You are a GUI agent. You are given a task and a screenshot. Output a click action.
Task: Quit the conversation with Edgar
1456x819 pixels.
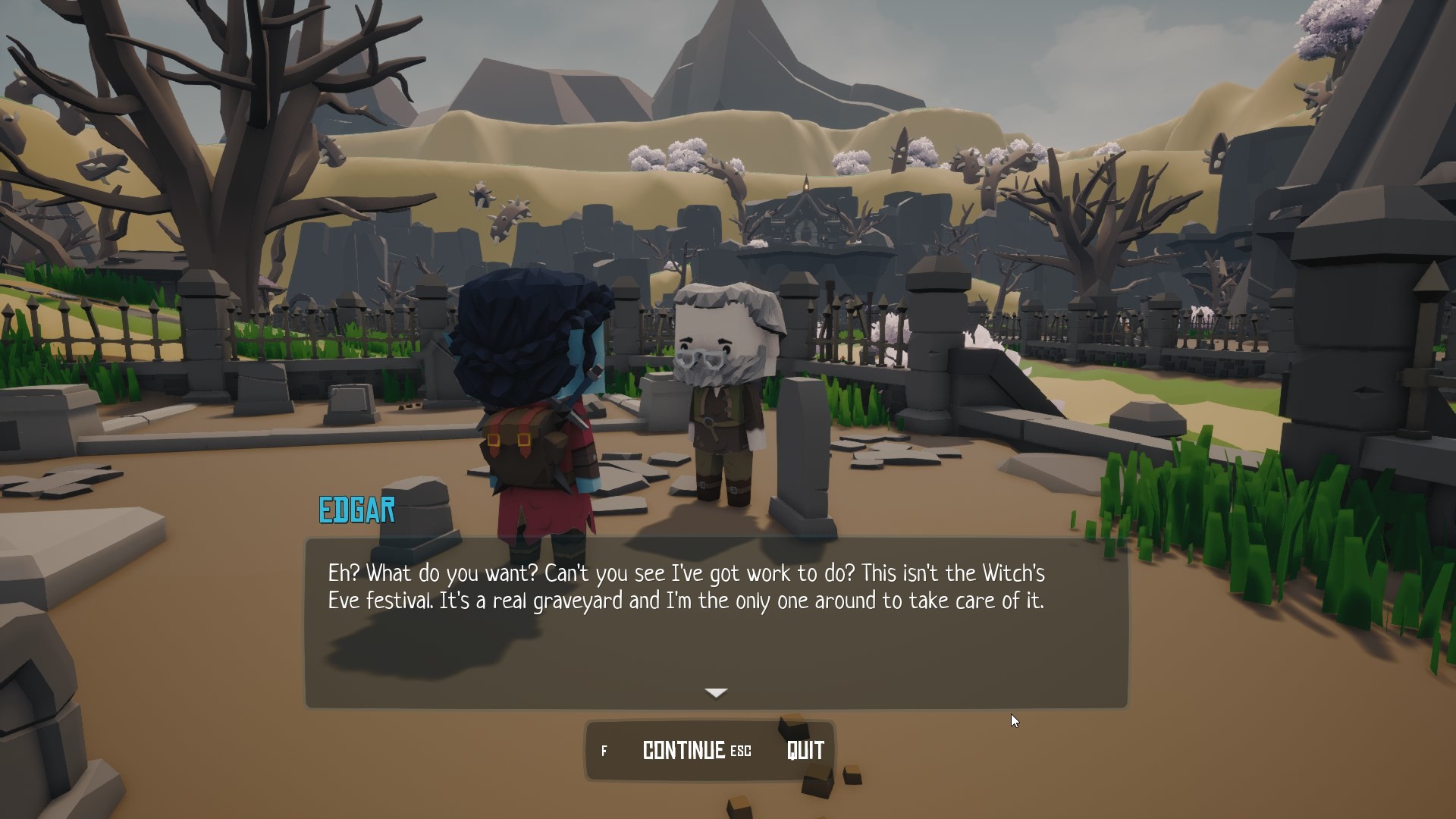click(x=805, y=751)
